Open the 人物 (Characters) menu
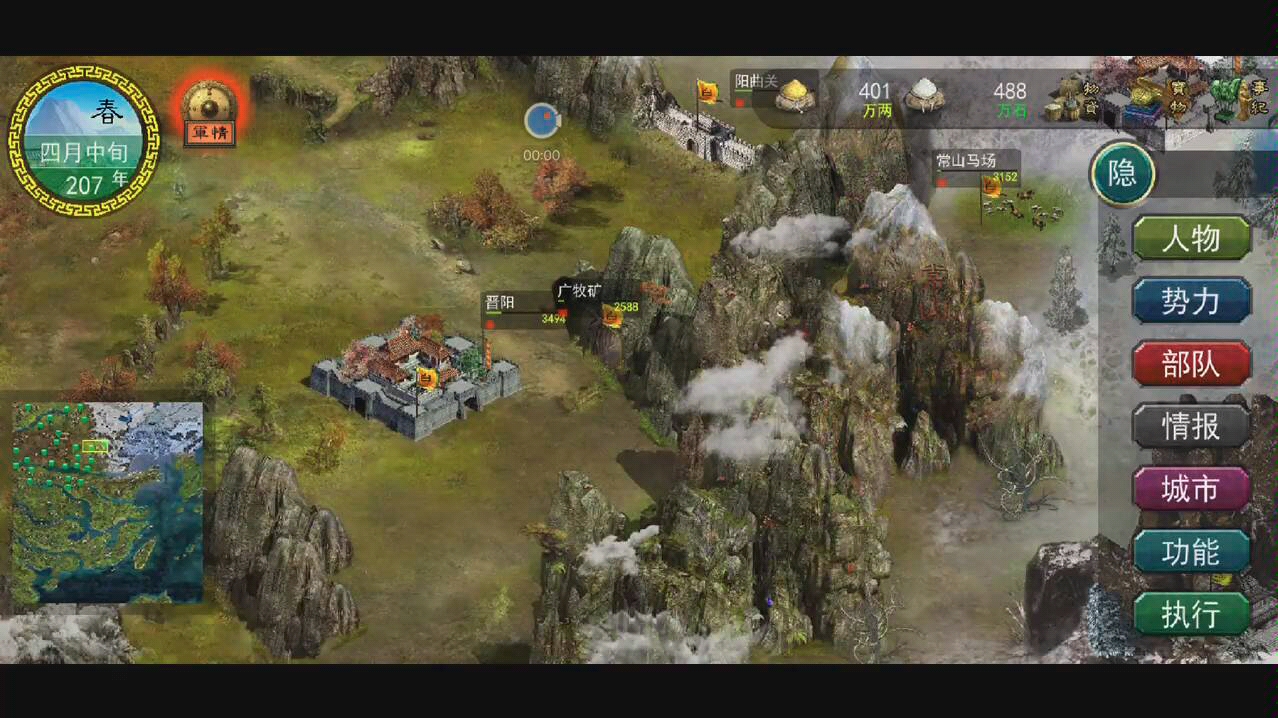Screen dimensions: 1278x718 1191,239
